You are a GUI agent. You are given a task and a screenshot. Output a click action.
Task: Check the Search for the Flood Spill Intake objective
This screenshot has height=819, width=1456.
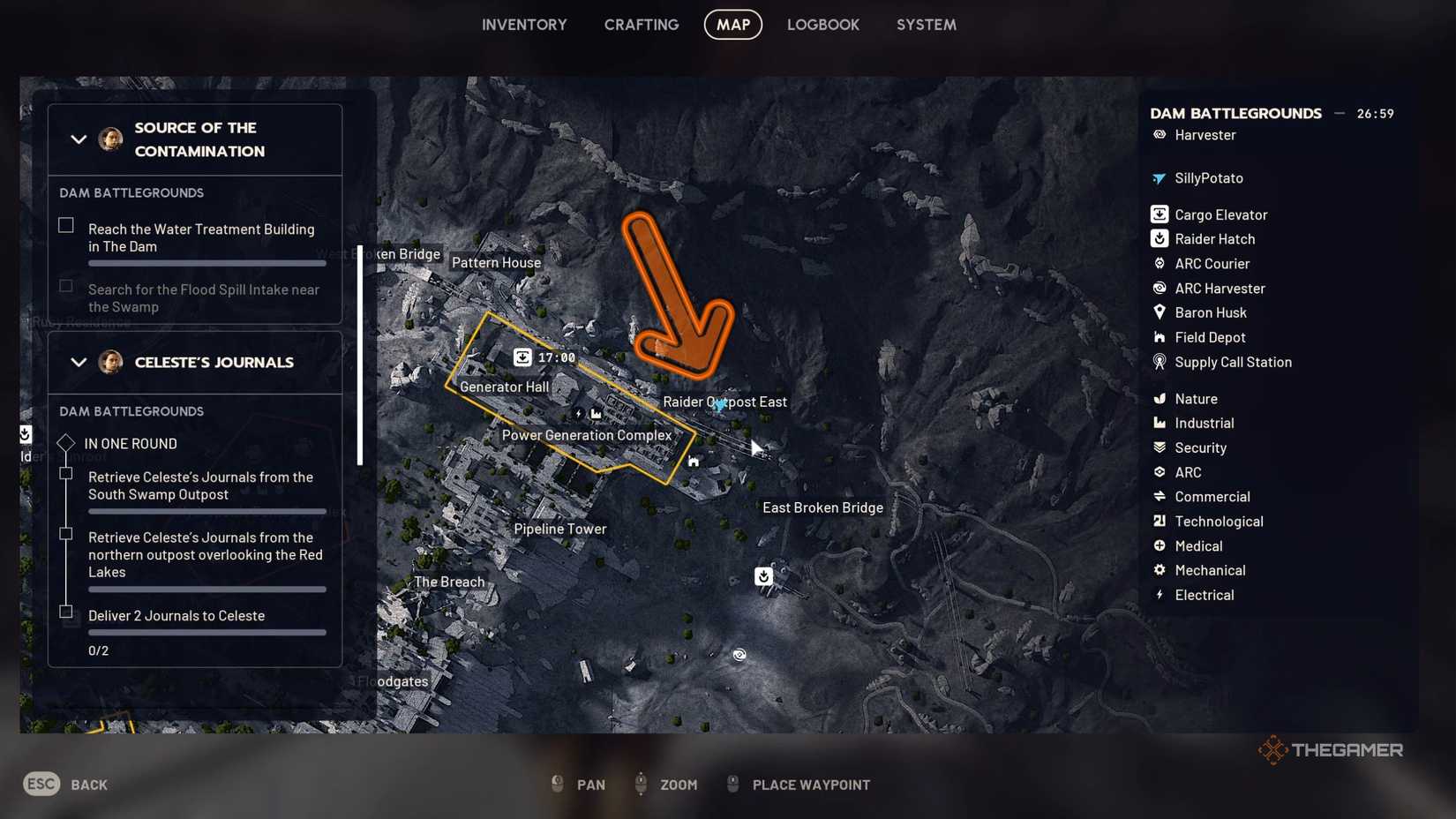65,286
